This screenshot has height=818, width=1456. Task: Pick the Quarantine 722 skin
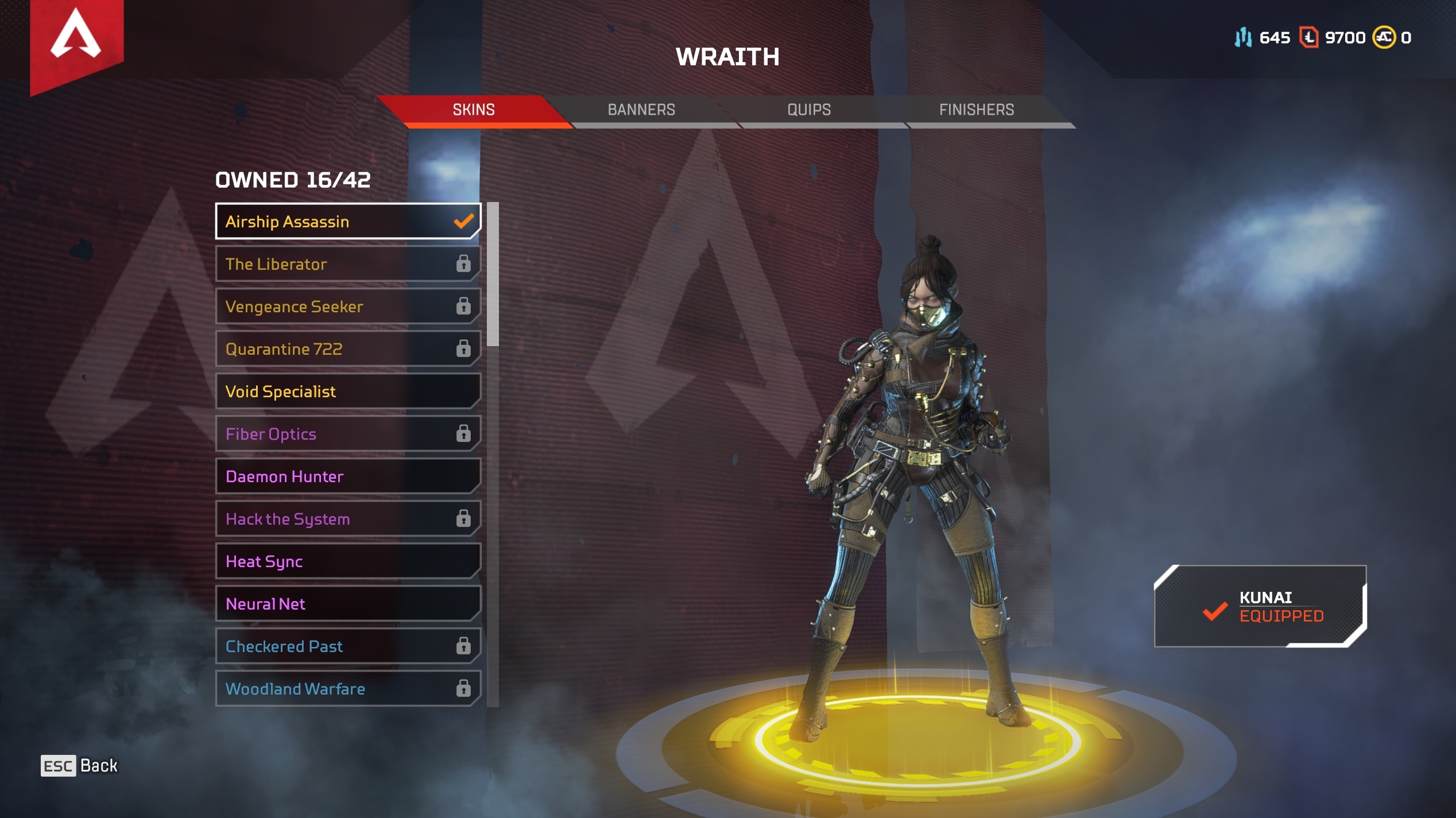pos(347,349)
